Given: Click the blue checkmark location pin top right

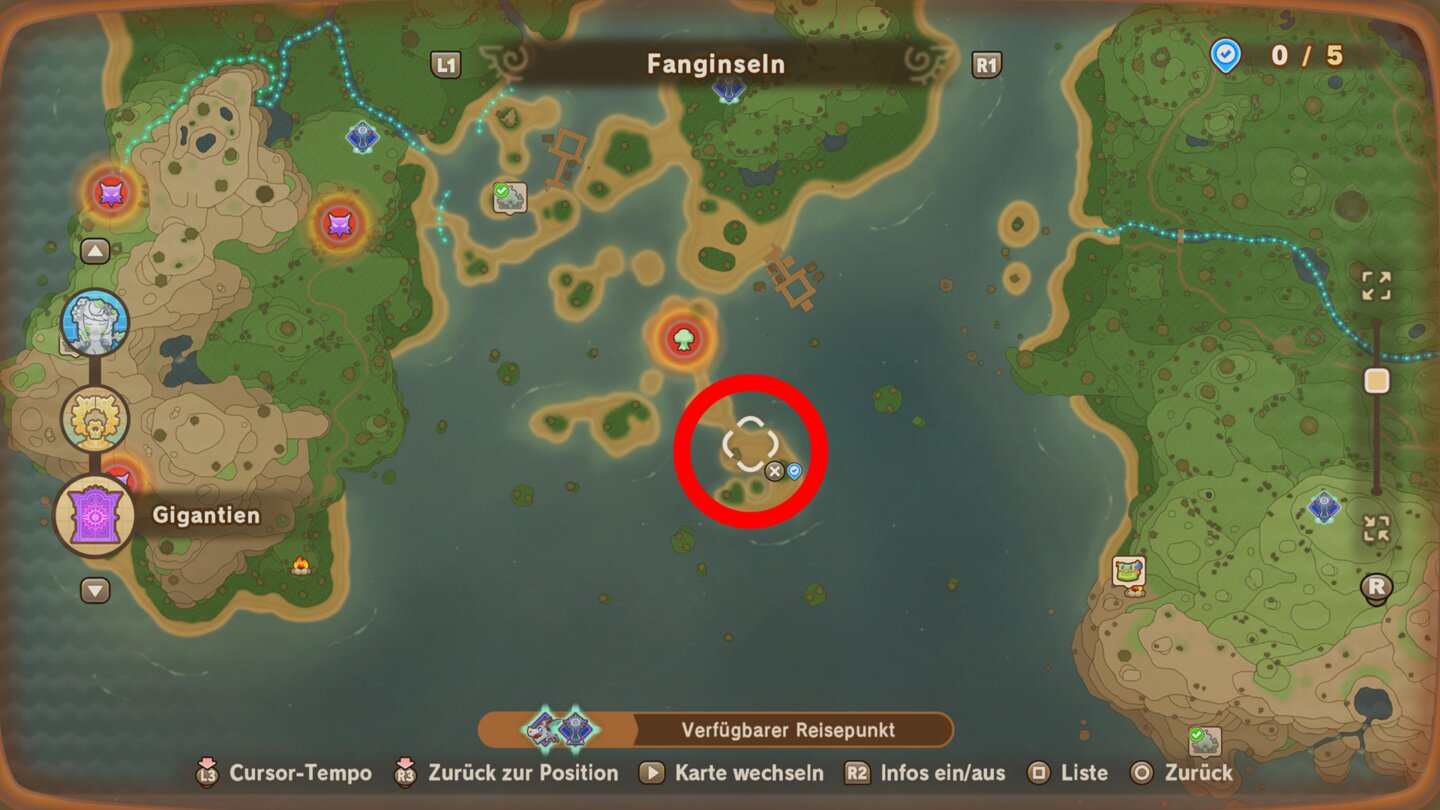Looking at the screenshot, I should point(1226,57).
